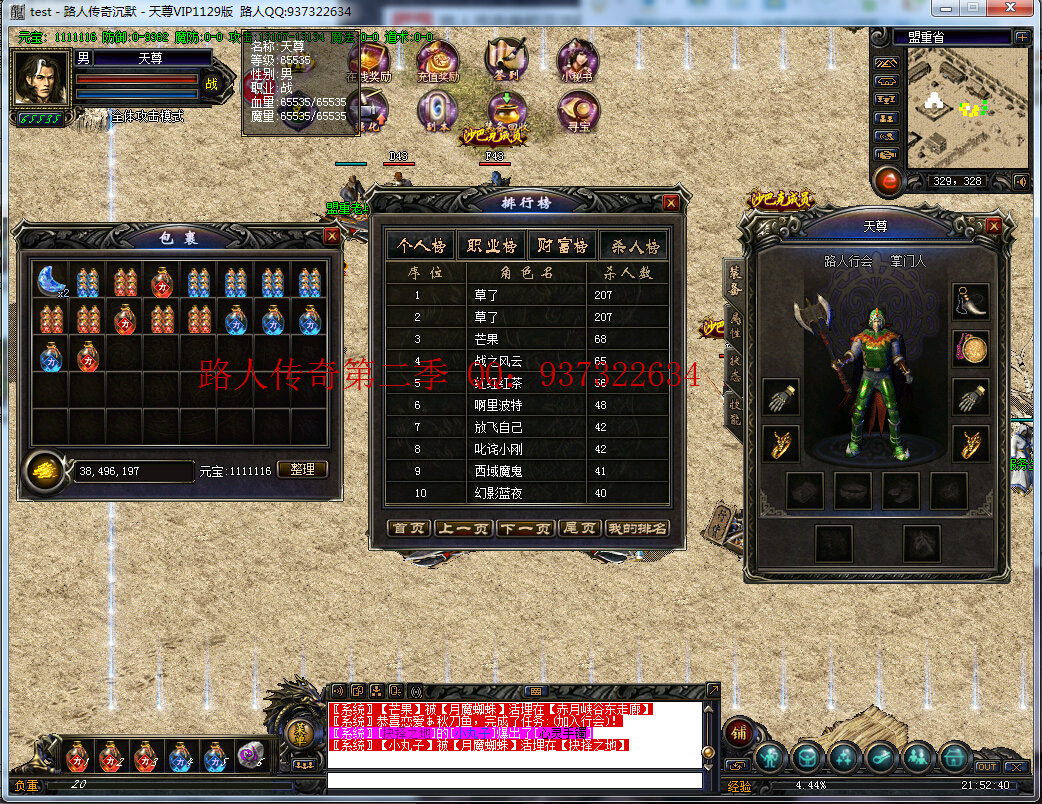Screen dimensions: 1042x804
Task: Close the 天尊 character equipment panel
Action: pyautogui.click(x=993, y=226)
